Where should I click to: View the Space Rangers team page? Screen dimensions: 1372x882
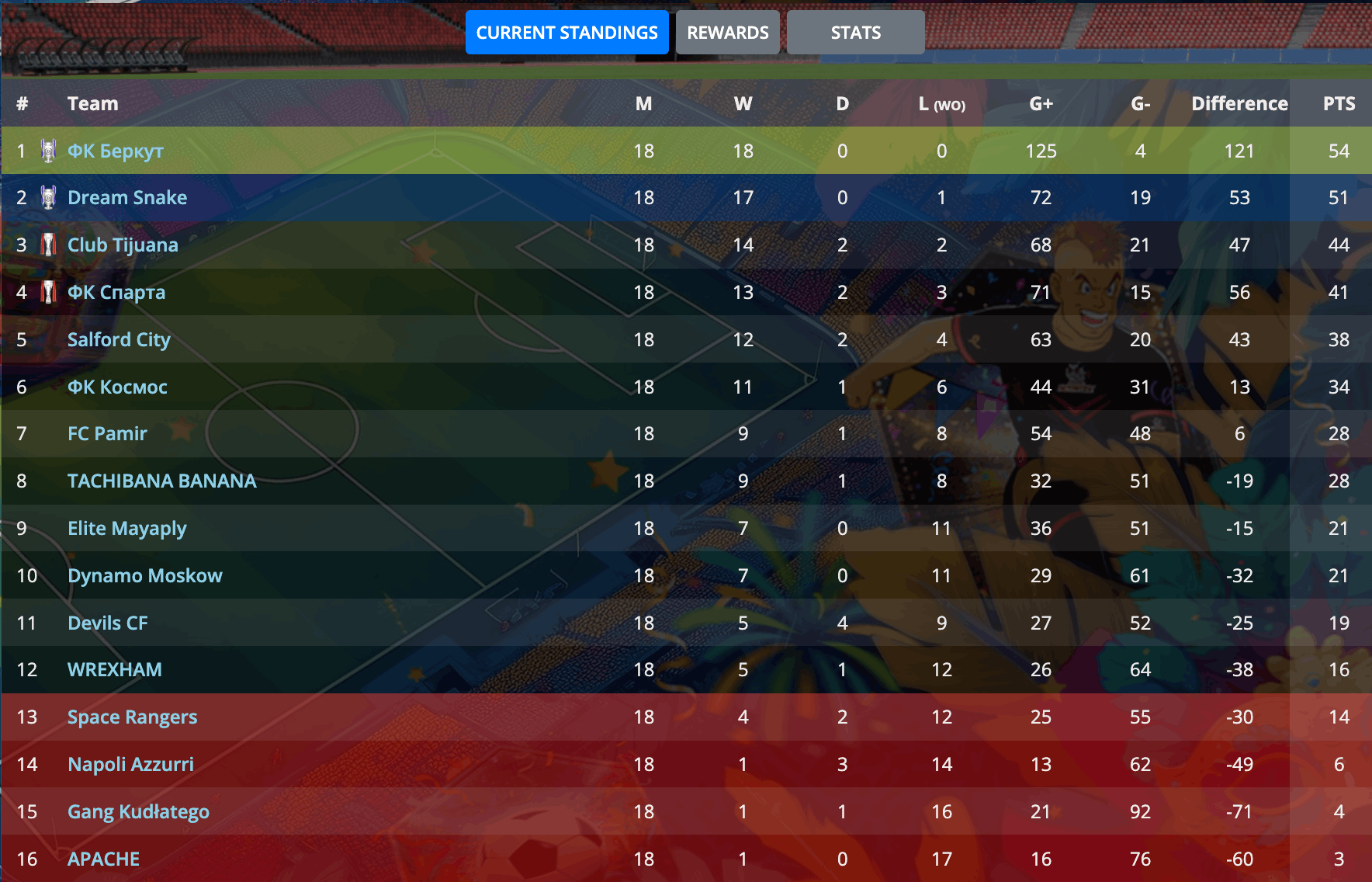click(x=132, y=717)
